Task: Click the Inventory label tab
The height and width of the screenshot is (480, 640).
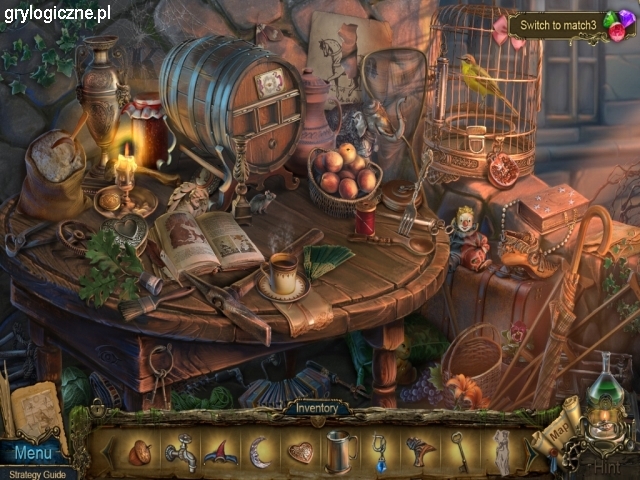Action: 318,408
